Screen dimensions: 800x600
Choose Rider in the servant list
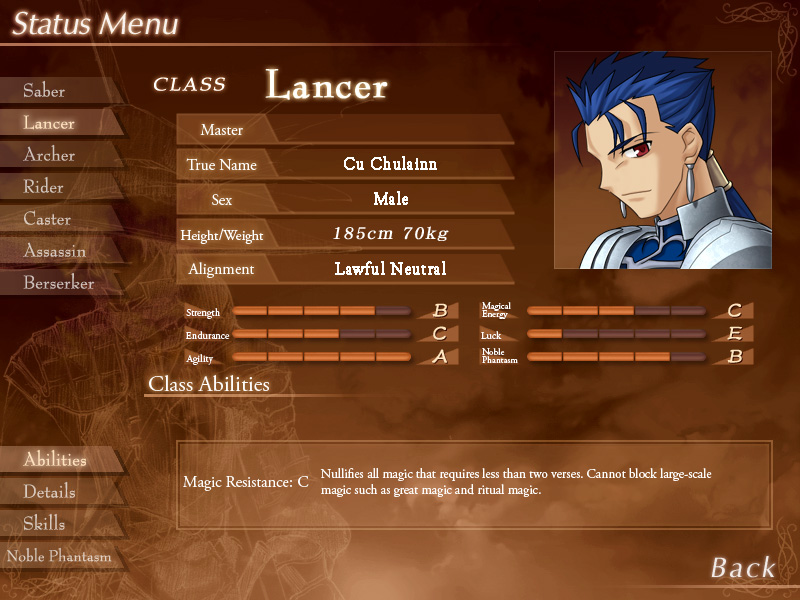tap(44, 187)
